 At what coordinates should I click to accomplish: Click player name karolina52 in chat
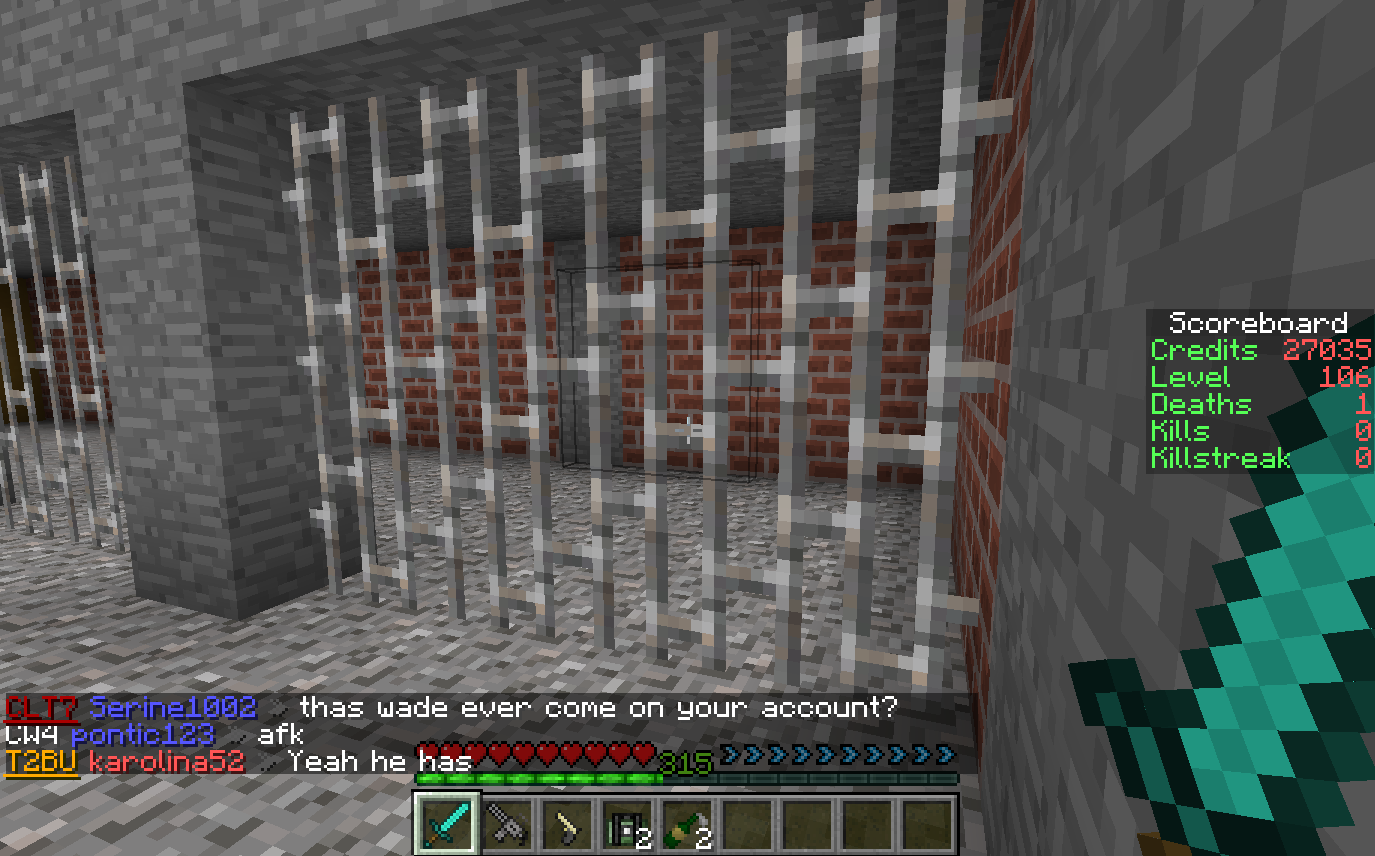pos(166,761)
